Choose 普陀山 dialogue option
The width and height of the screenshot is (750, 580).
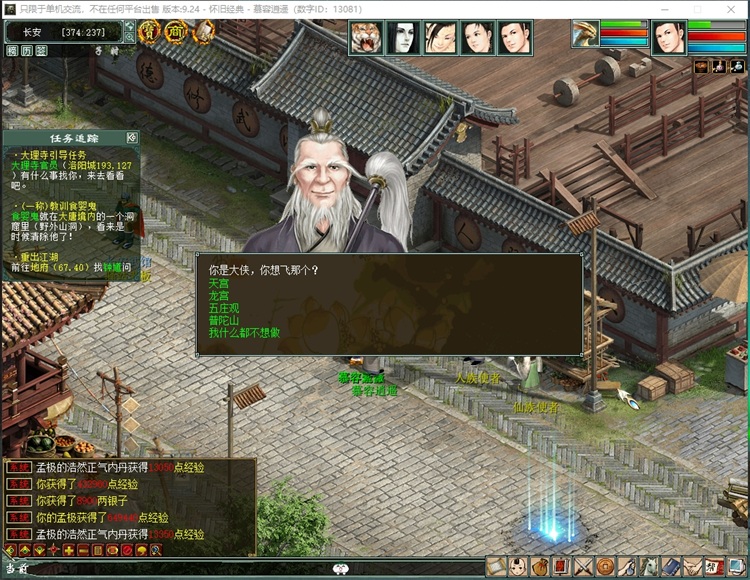[x=223, y=320]
